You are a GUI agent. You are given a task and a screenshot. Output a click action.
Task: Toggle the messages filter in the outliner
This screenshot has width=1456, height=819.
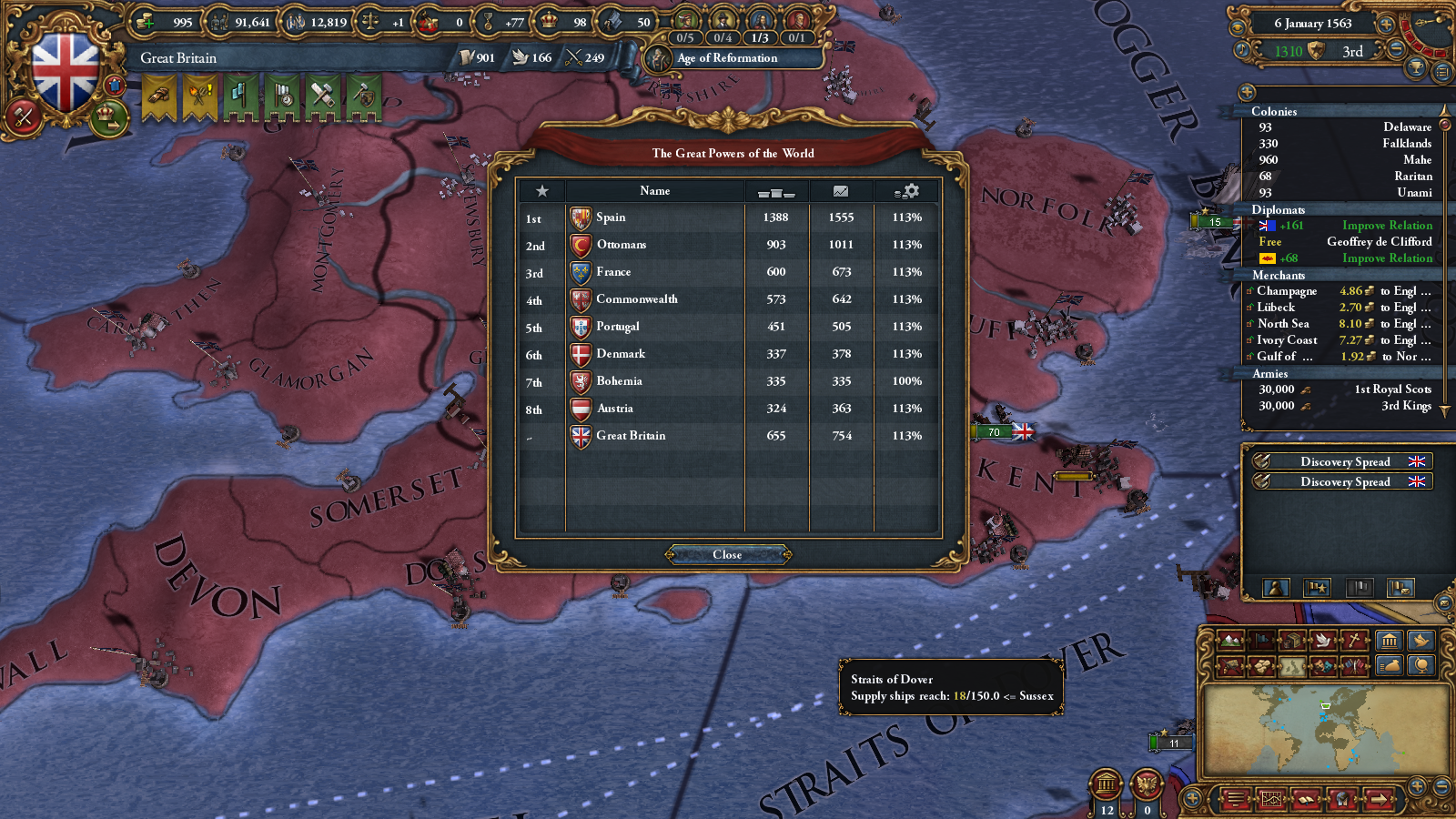(1400, 590)
